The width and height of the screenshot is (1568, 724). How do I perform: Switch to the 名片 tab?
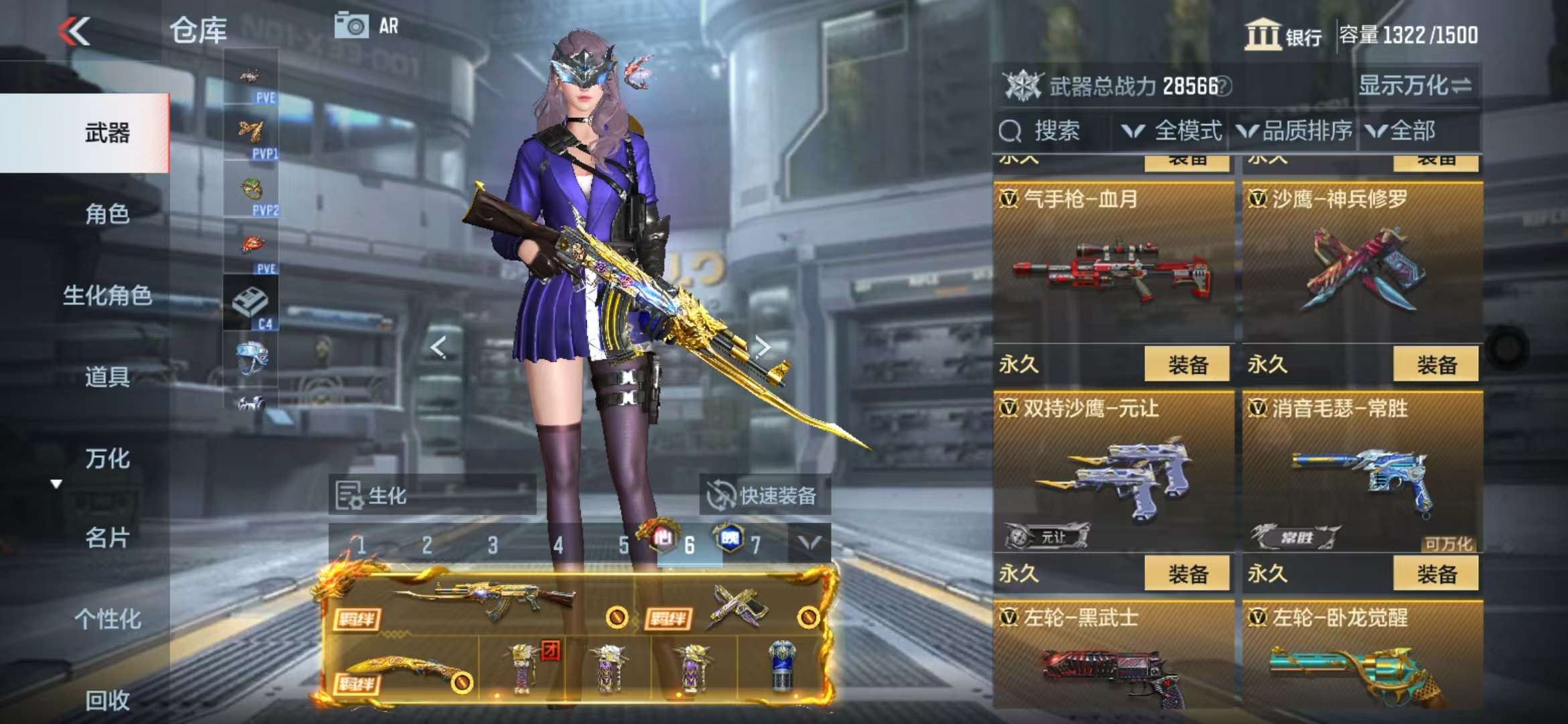107,538
